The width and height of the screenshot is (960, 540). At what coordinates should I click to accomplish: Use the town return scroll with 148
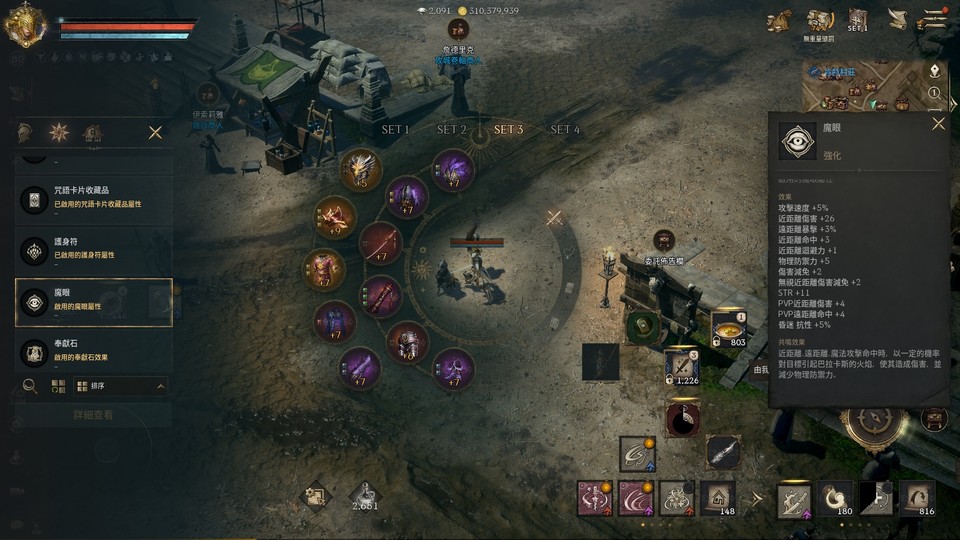[x=717, y=497]
